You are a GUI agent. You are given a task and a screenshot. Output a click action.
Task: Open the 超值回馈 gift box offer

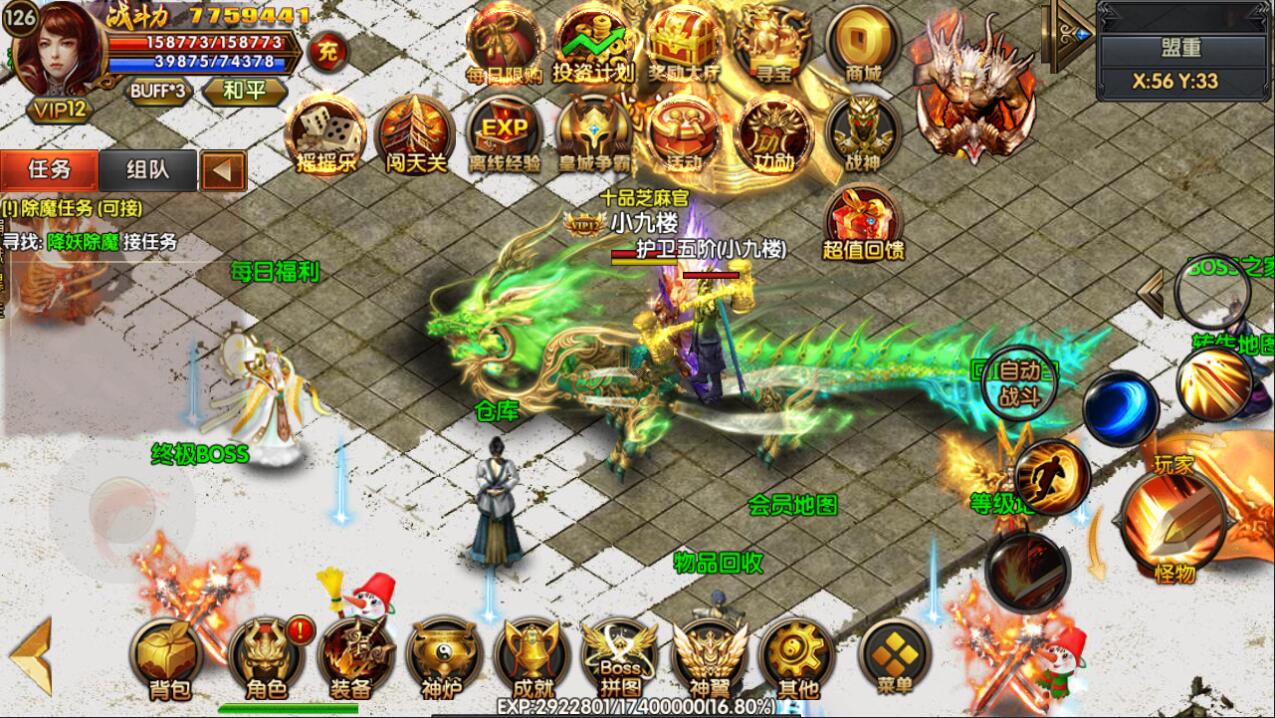(863, 223)
